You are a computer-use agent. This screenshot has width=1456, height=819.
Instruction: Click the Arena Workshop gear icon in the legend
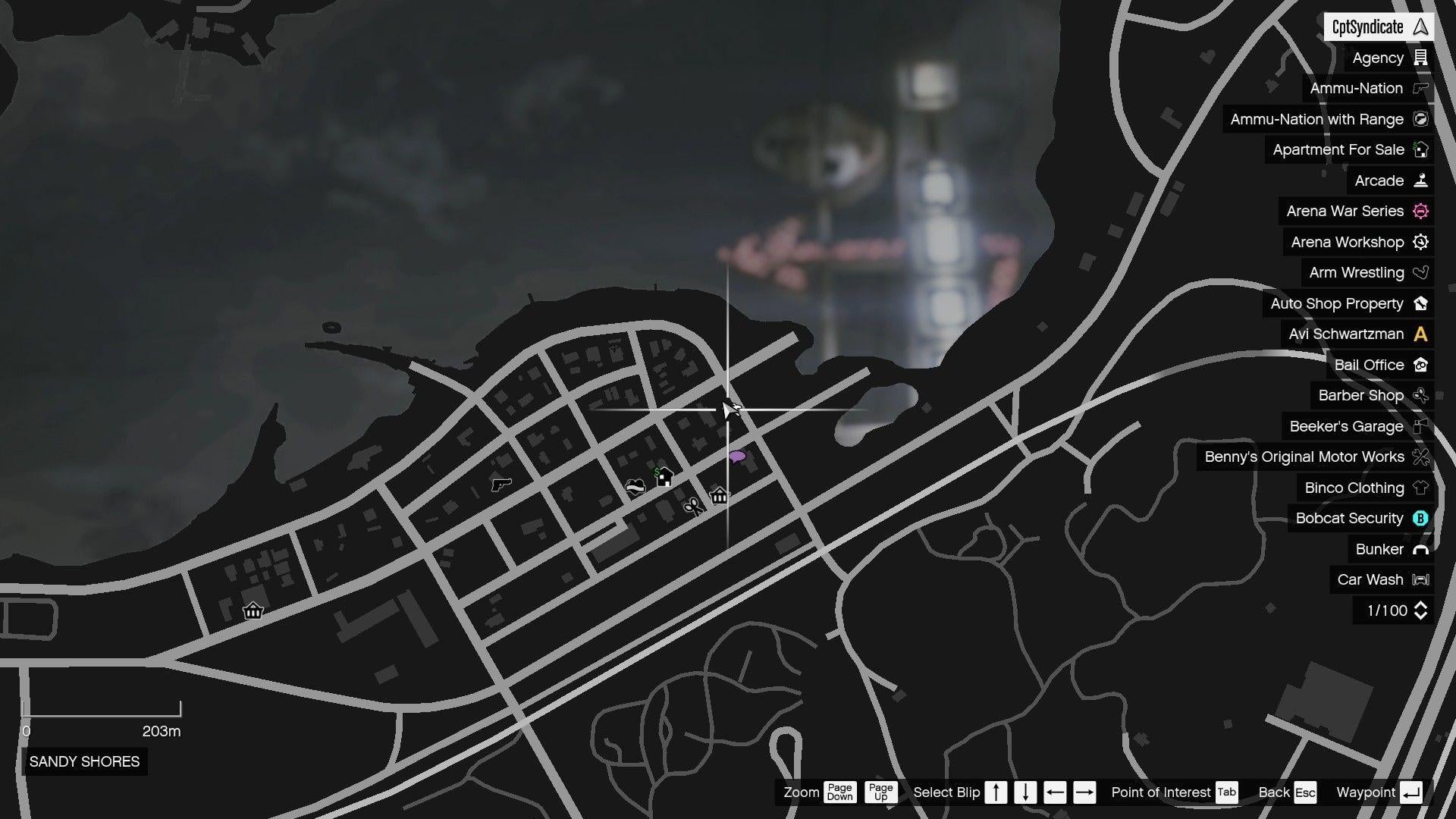tap(1420, 242)
